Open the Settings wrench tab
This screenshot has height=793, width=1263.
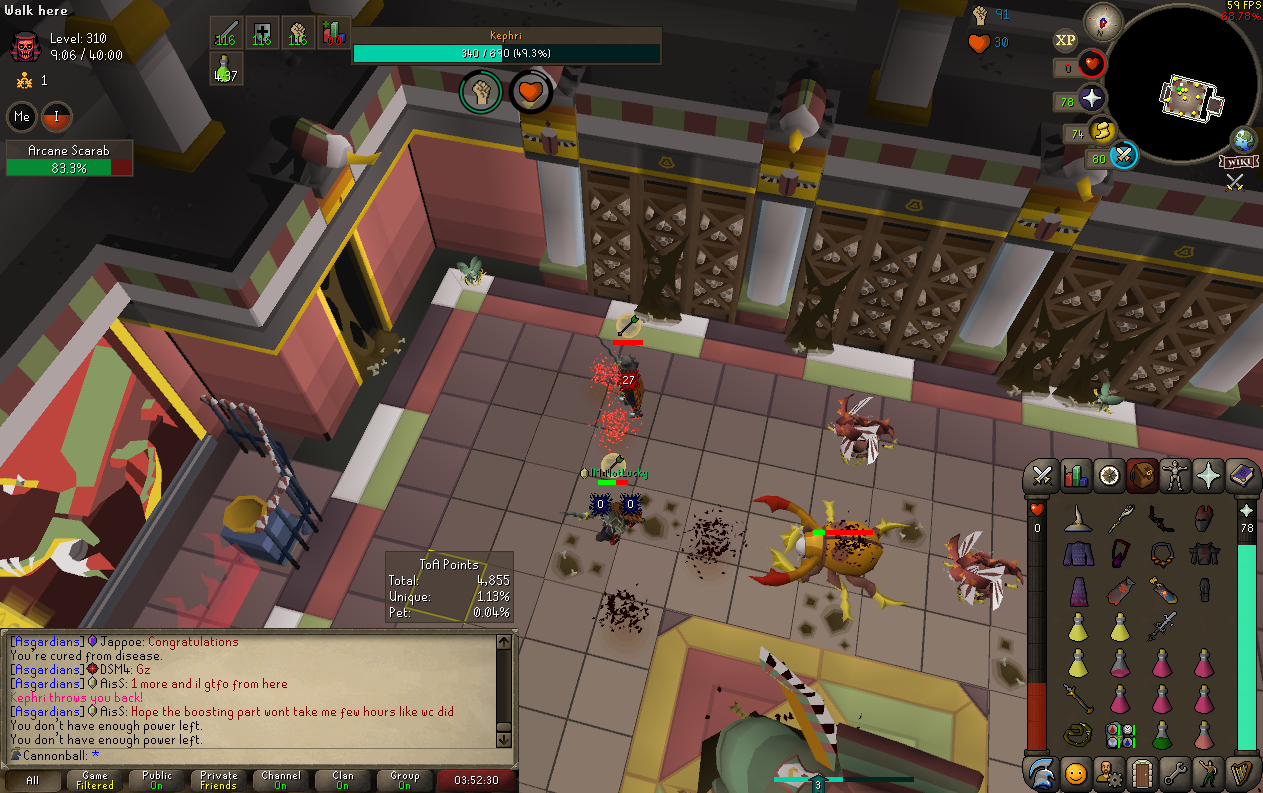click(x=1175, y=772)
